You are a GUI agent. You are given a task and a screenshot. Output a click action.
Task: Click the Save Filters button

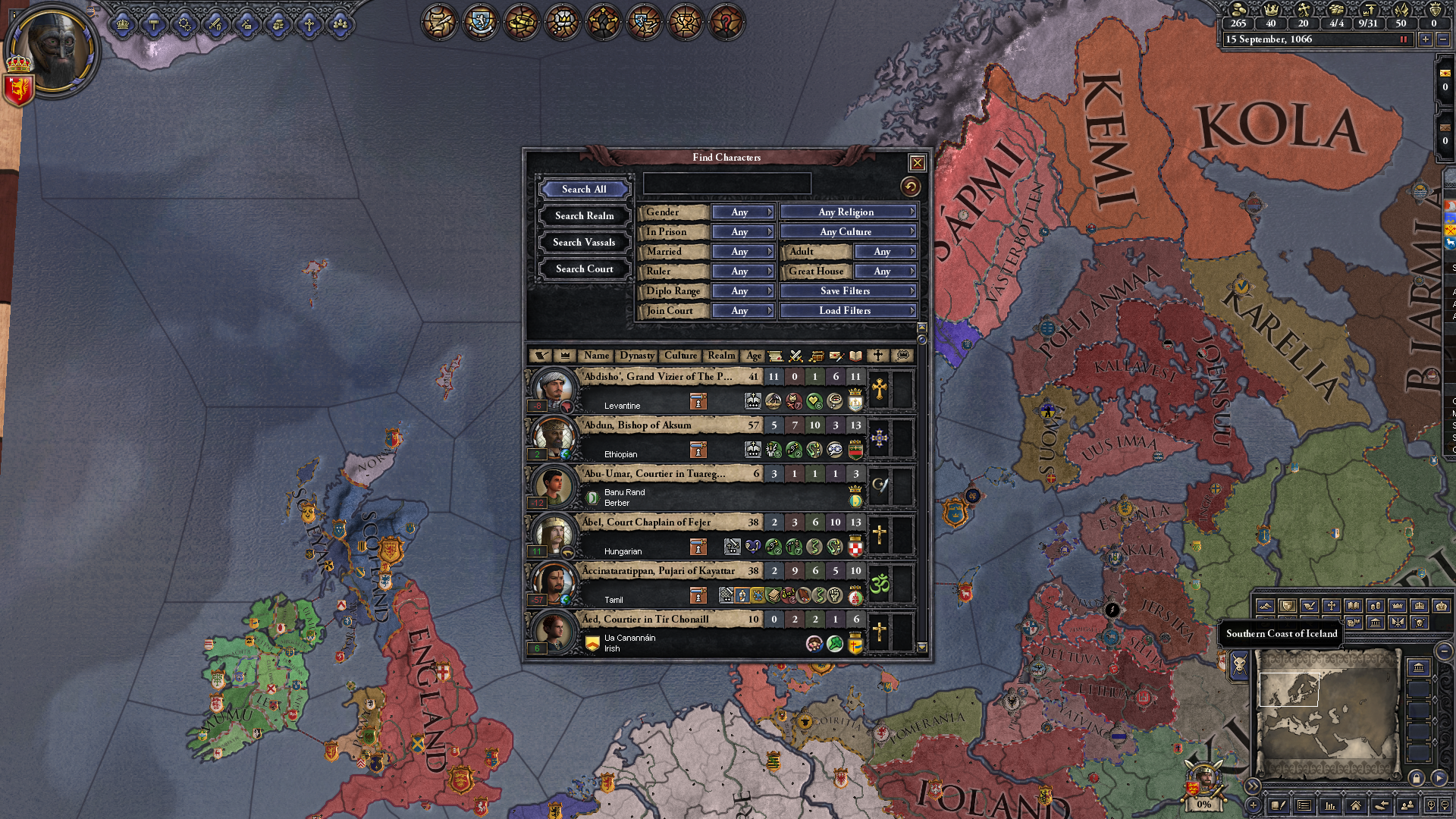click(x=847, y=291)
